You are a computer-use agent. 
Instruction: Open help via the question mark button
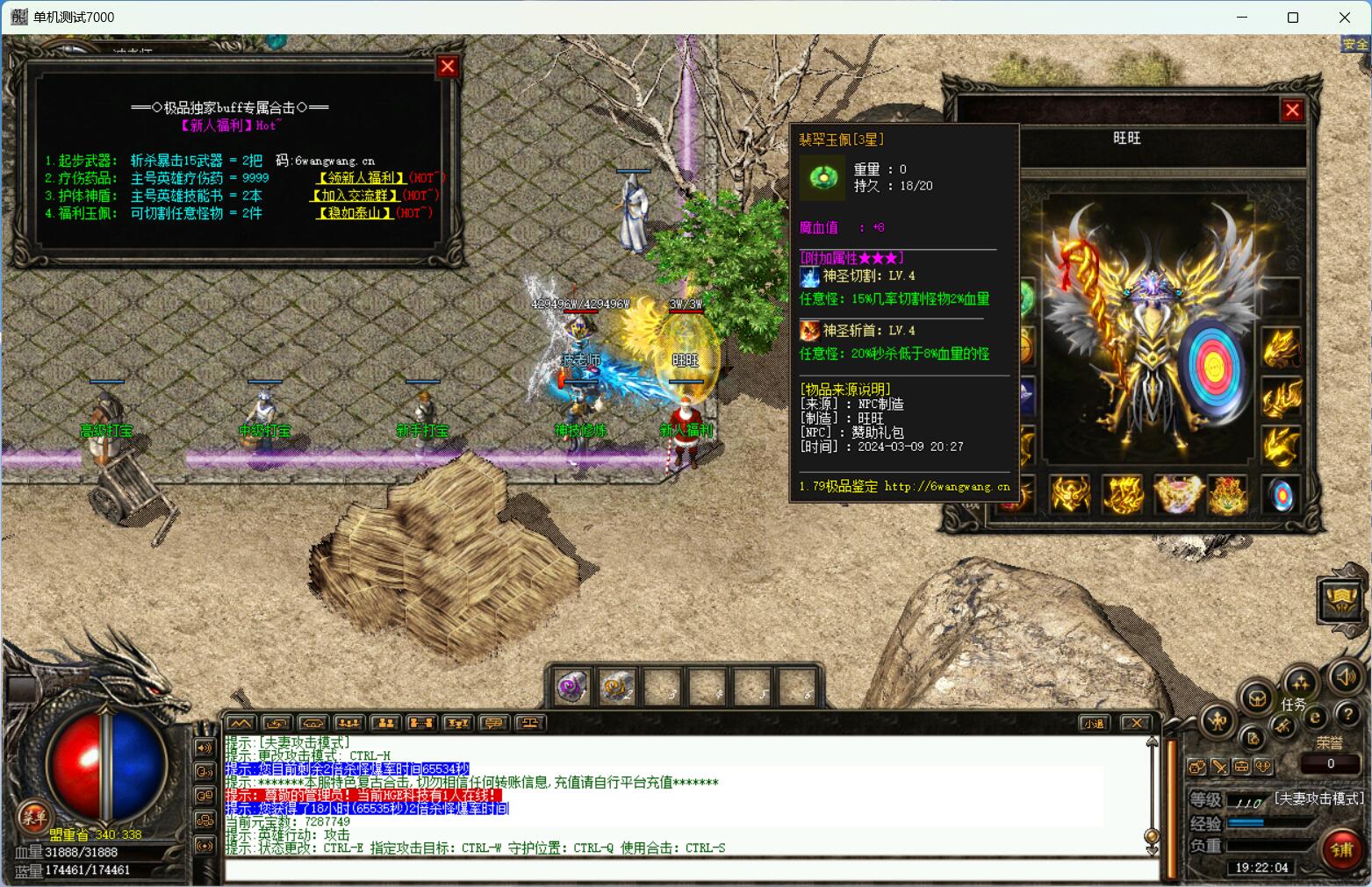coord(1348,715)
